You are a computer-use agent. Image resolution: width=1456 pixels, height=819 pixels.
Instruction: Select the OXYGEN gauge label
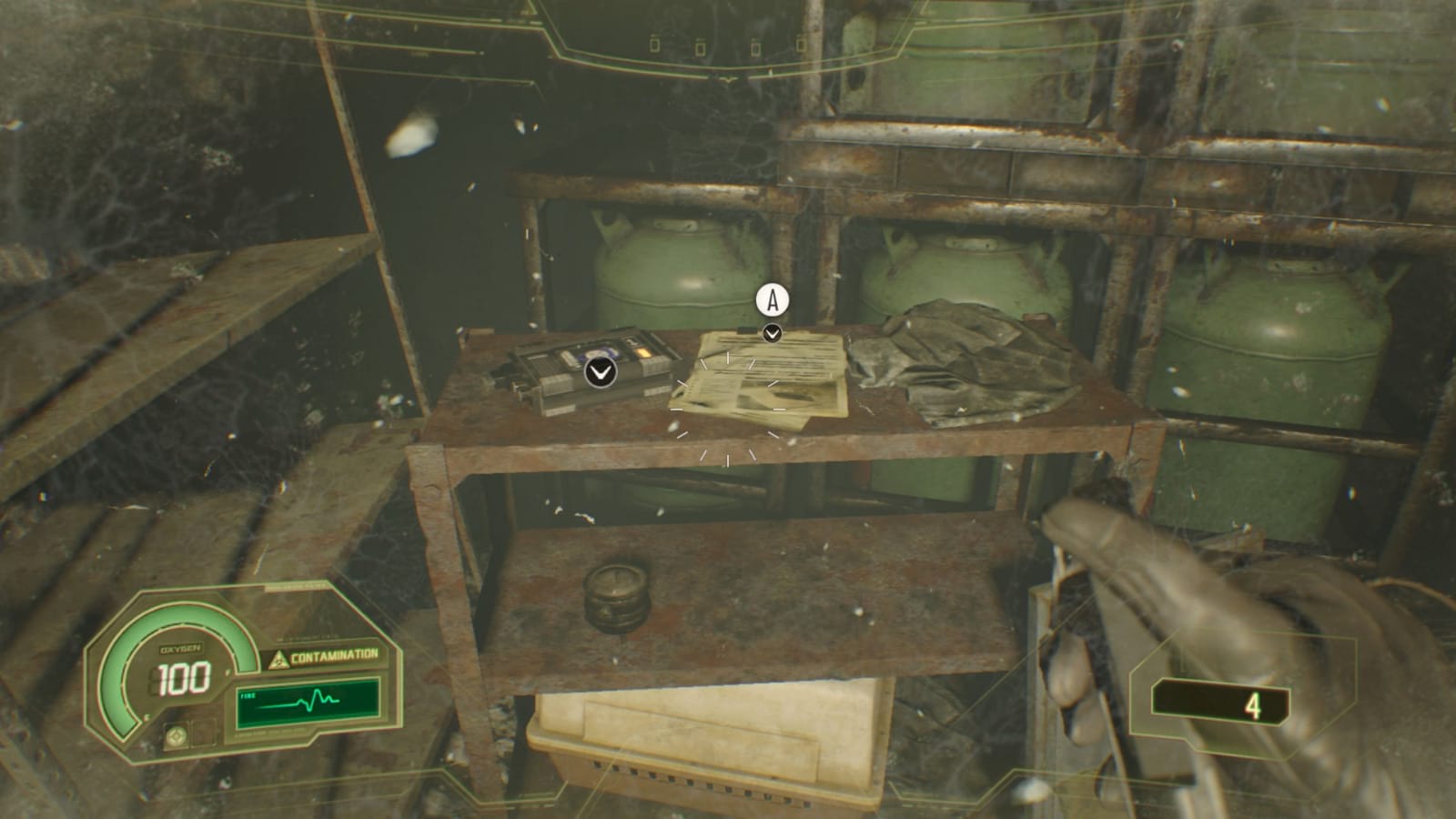pyautogui.click(x=180, y=648)
